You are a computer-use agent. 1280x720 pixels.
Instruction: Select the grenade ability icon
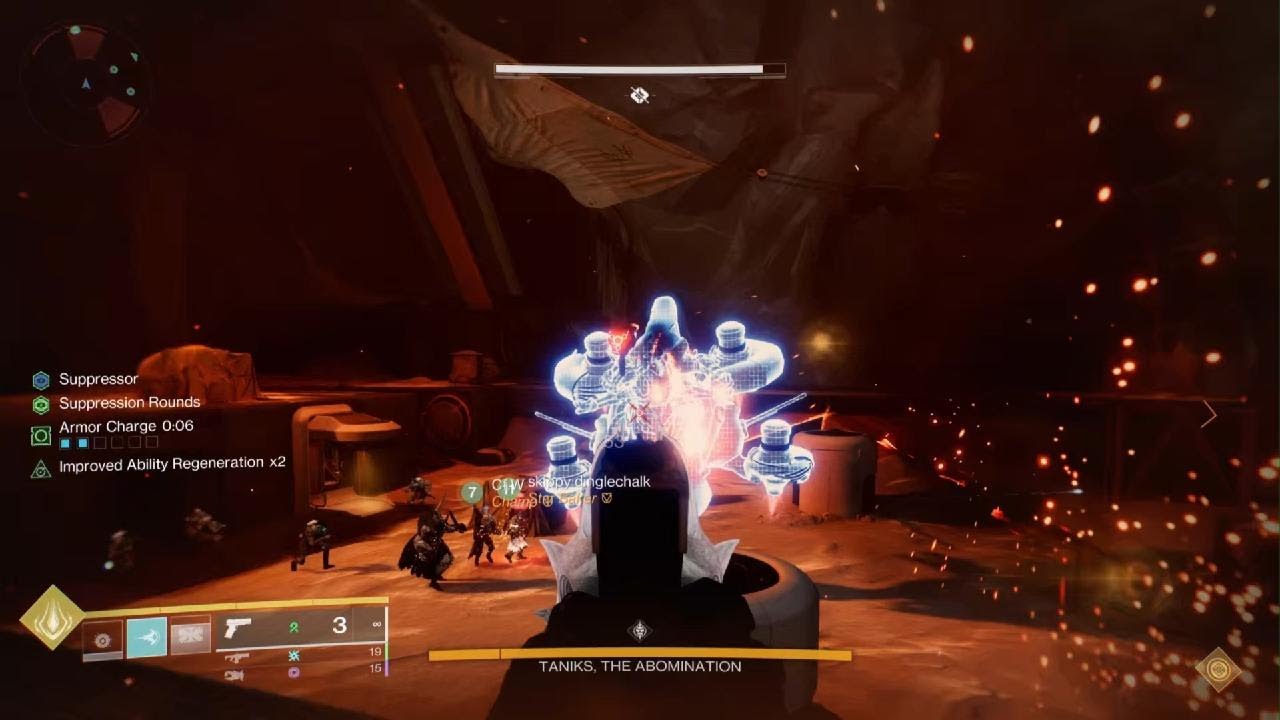click(x=103, y=639)
